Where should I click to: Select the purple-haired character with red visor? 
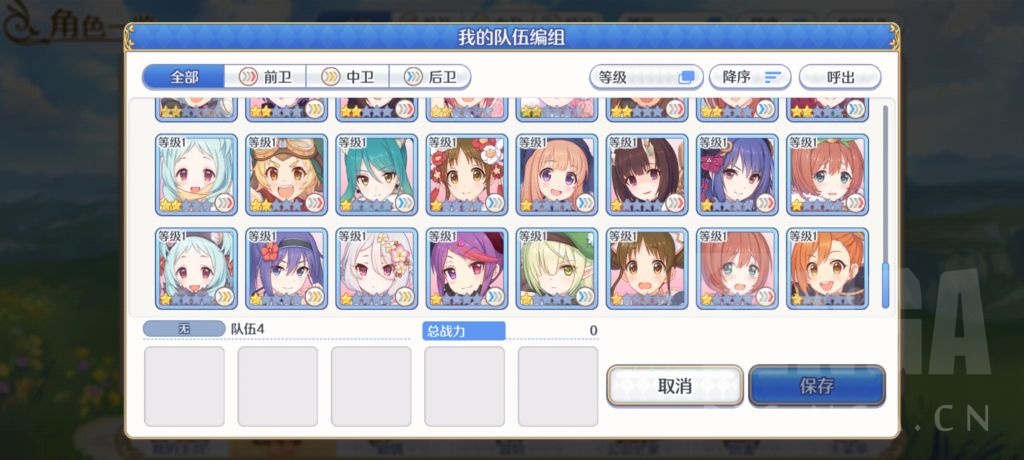coord(467,268)
